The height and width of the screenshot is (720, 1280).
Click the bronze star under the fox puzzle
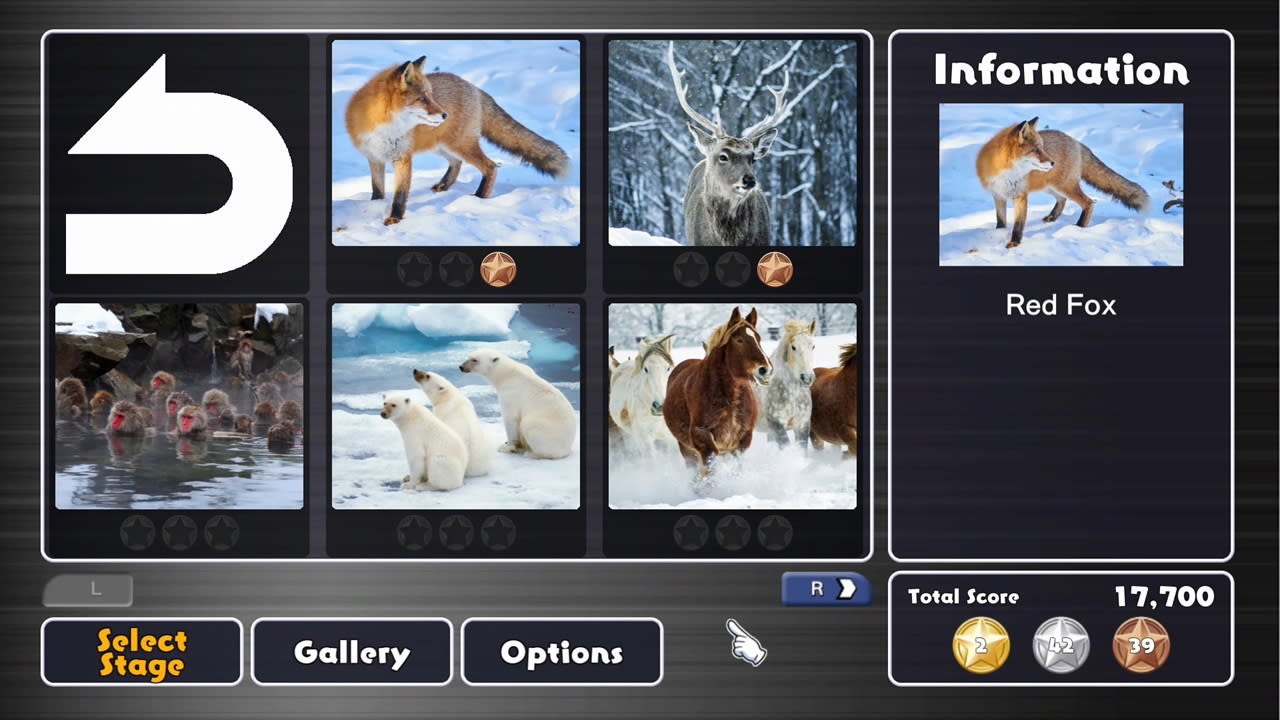click(499, 269)
